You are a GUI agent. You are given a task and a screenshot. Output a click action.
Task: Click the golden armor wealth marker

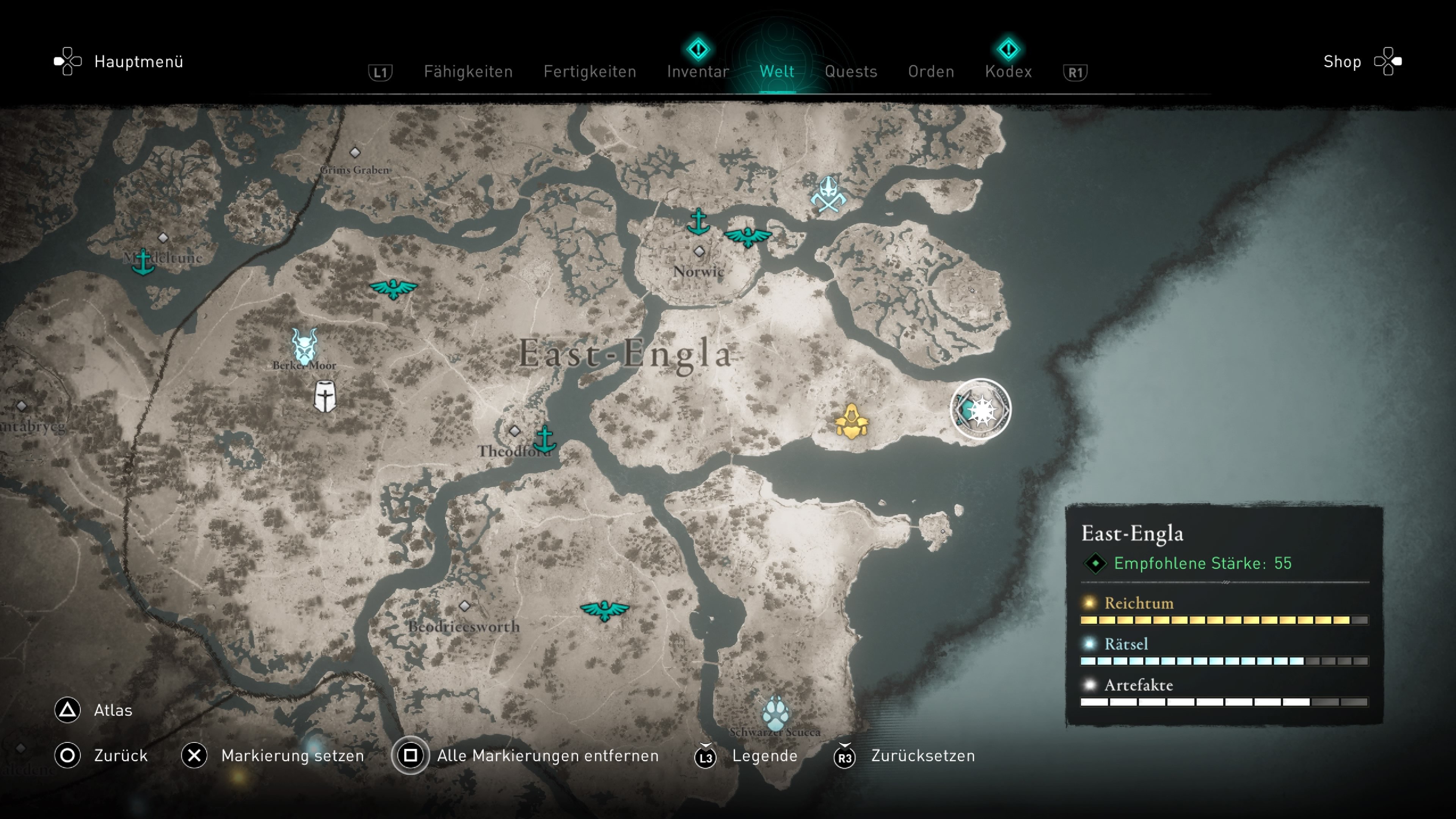coord(851,421)
